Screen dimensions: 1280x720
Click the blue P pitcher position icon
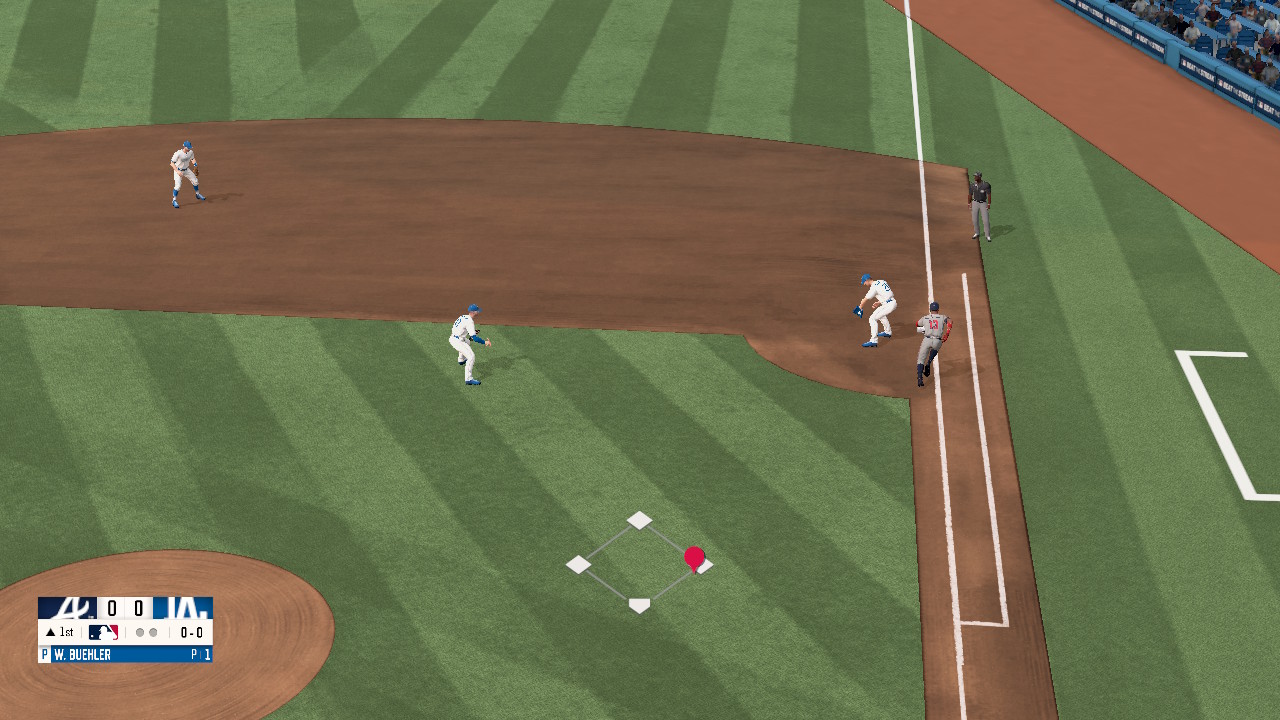(45, 653)
